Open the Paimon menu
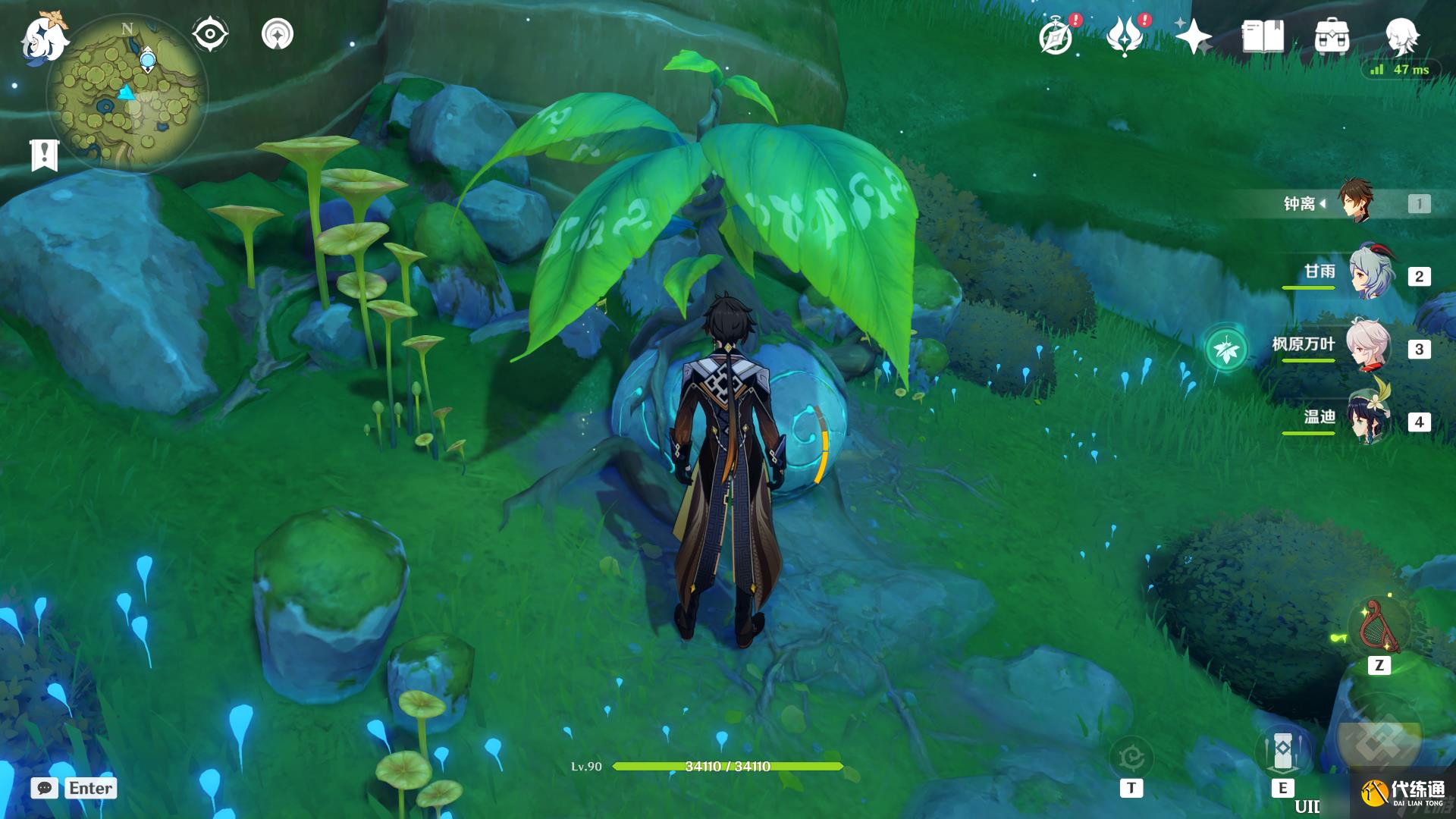 43,38
